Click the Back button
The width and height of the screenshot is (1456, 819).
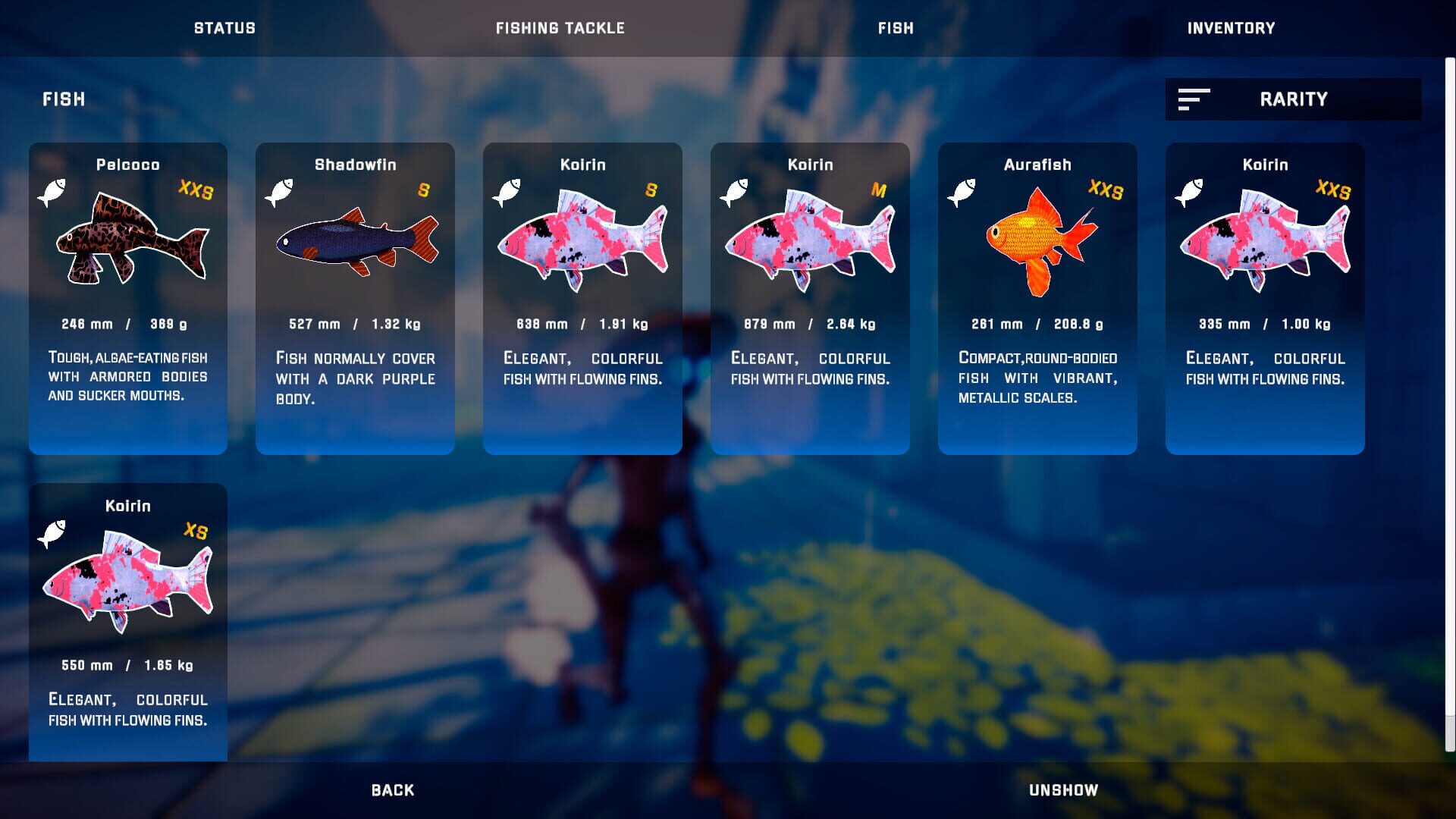click(x=391, y=789)
